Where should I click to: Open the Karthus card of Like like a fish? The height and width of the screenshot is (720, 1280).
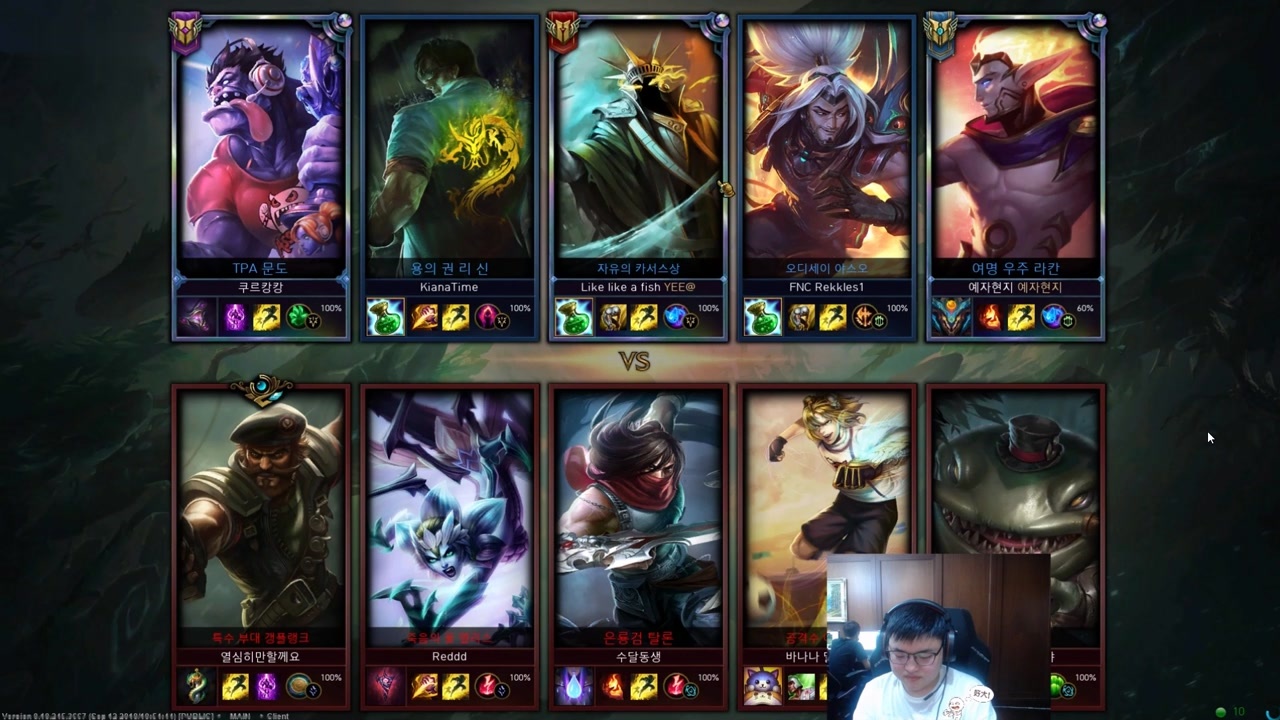[x=638, y=150]
